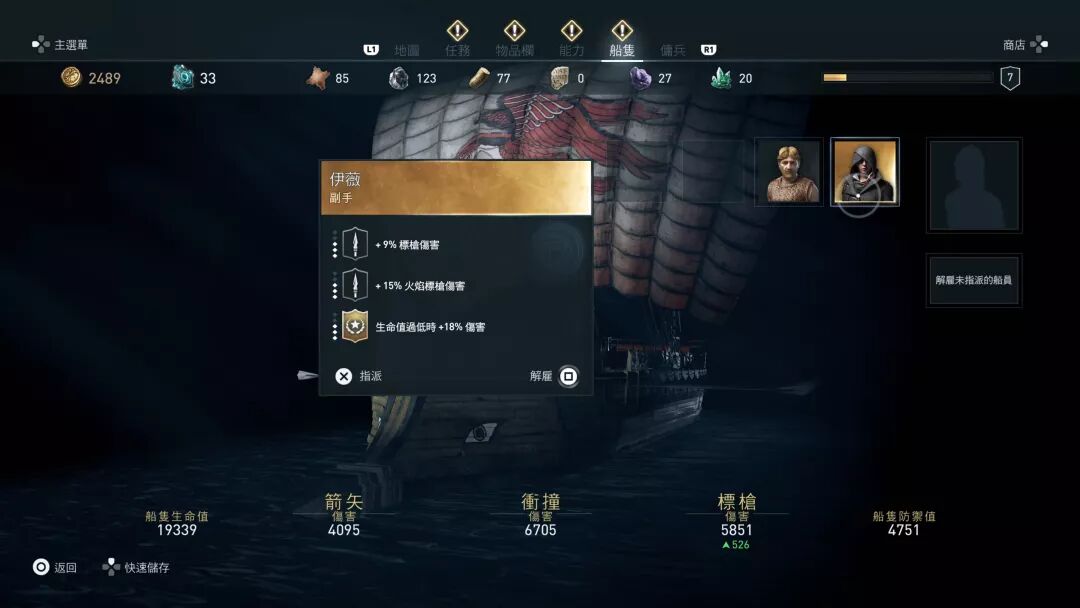This screenshot has width=1080, height=608.
Task: Select the 衝撞 damage upgrade
Action: tap(540, 514)
